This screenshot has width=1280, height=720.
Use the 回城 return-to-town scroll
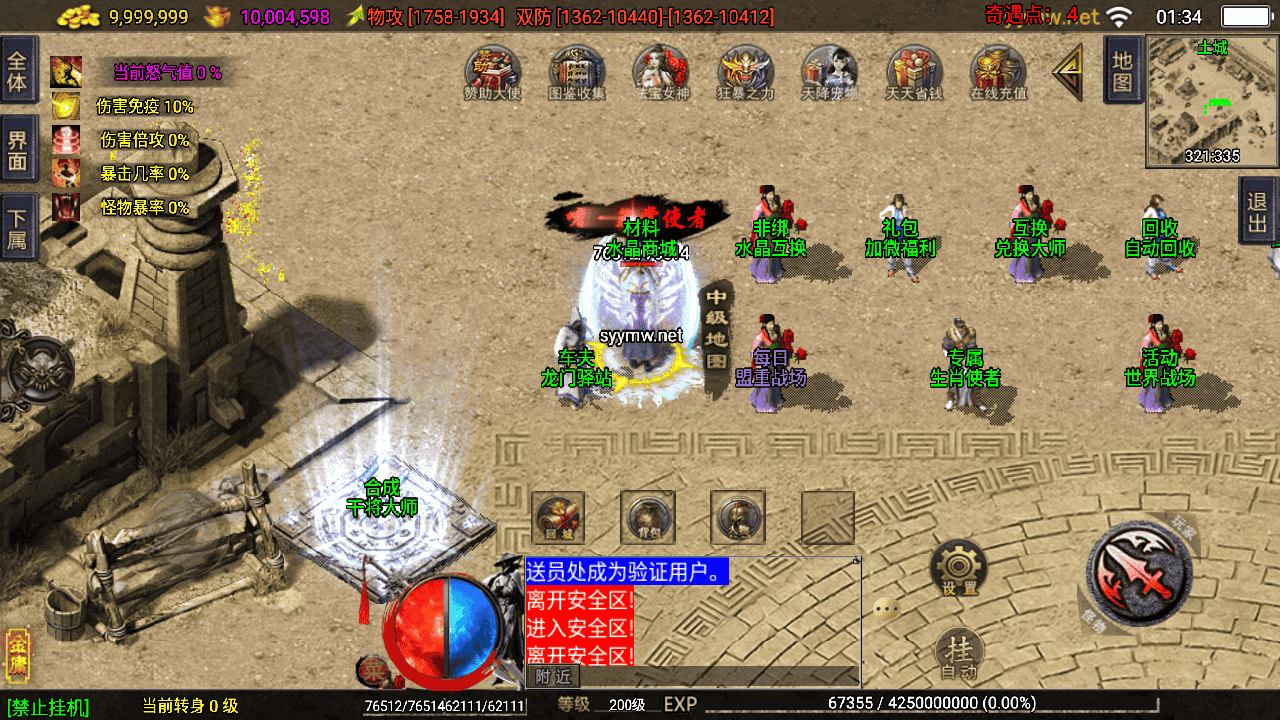pyautogui.click(x=558, y=517)
